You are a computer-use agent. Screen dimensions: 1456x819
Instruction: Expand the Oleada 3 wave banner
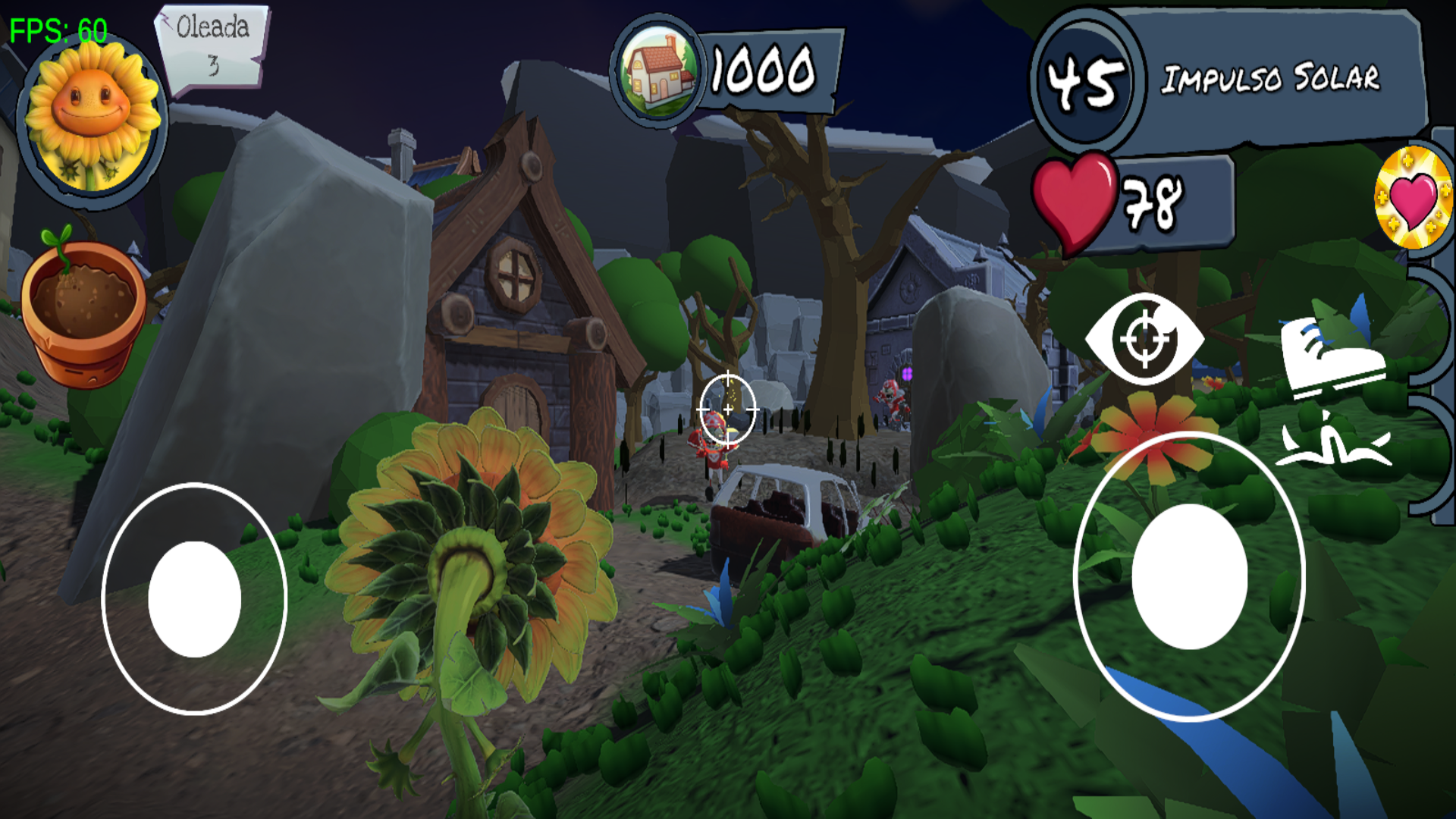pos(210,45)
